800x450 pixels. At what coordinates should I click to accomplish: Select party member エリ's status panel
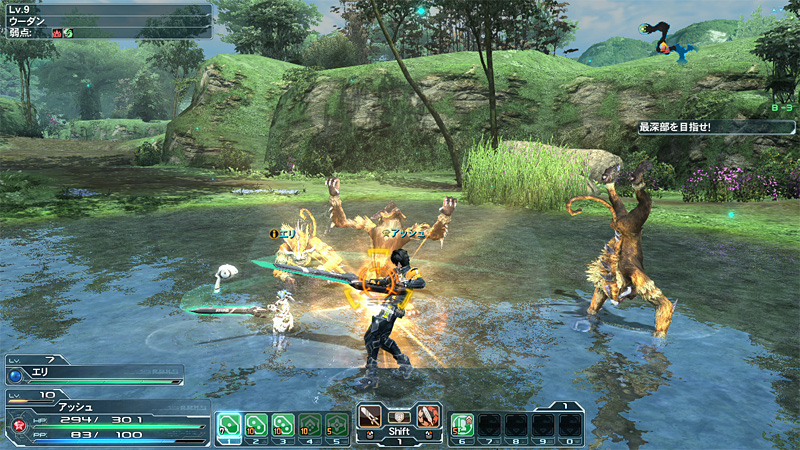point(95,372)
